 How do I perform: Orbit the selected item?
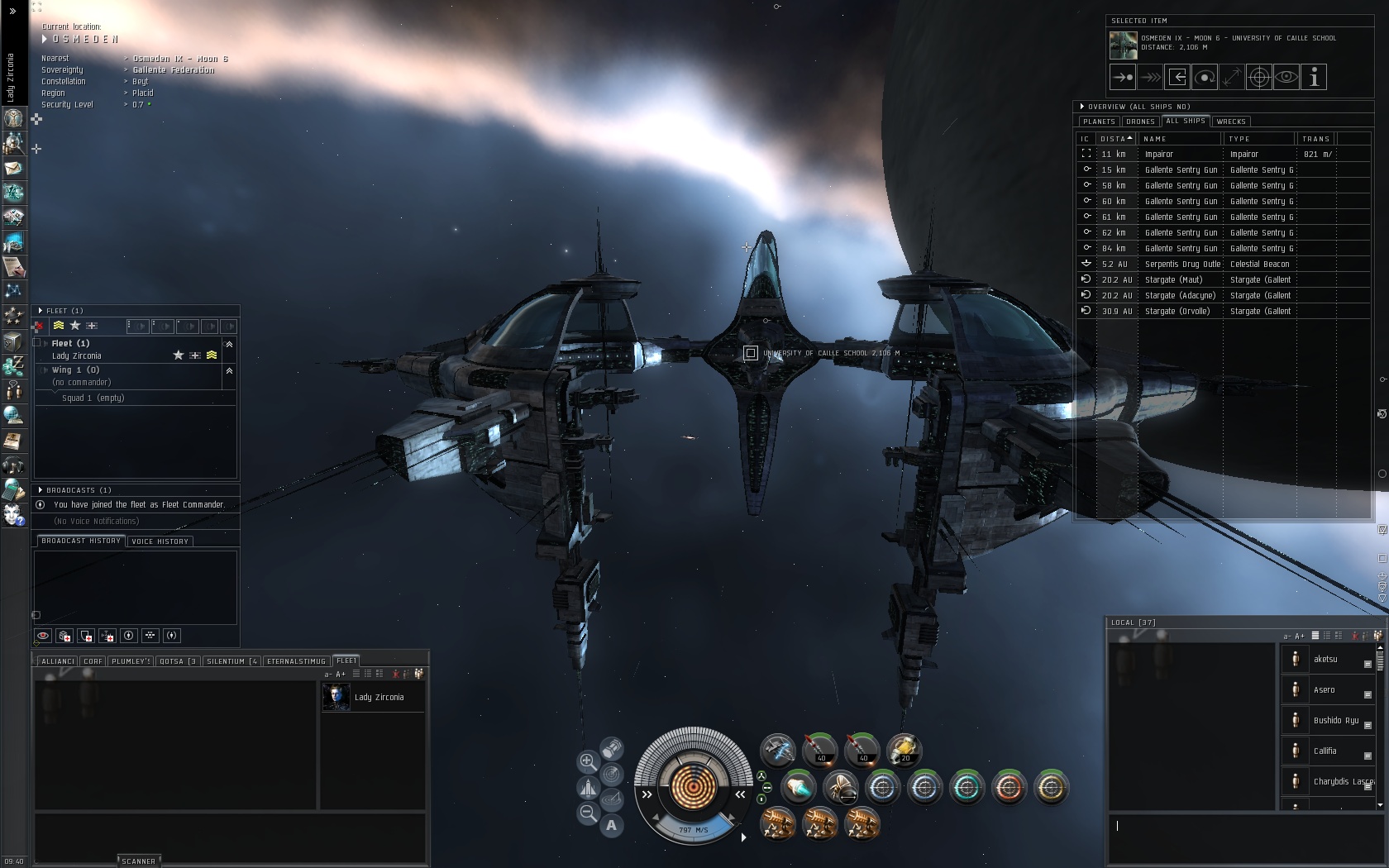[1205, 78]
